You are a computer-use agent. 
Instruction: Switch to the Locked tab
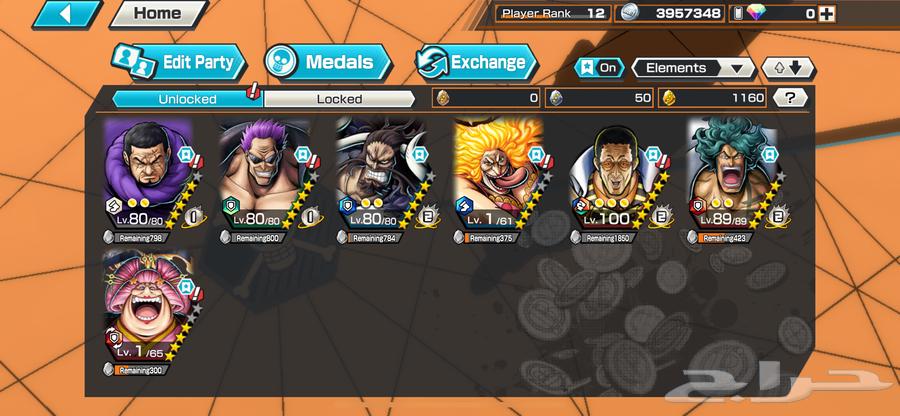click(339, 99)
